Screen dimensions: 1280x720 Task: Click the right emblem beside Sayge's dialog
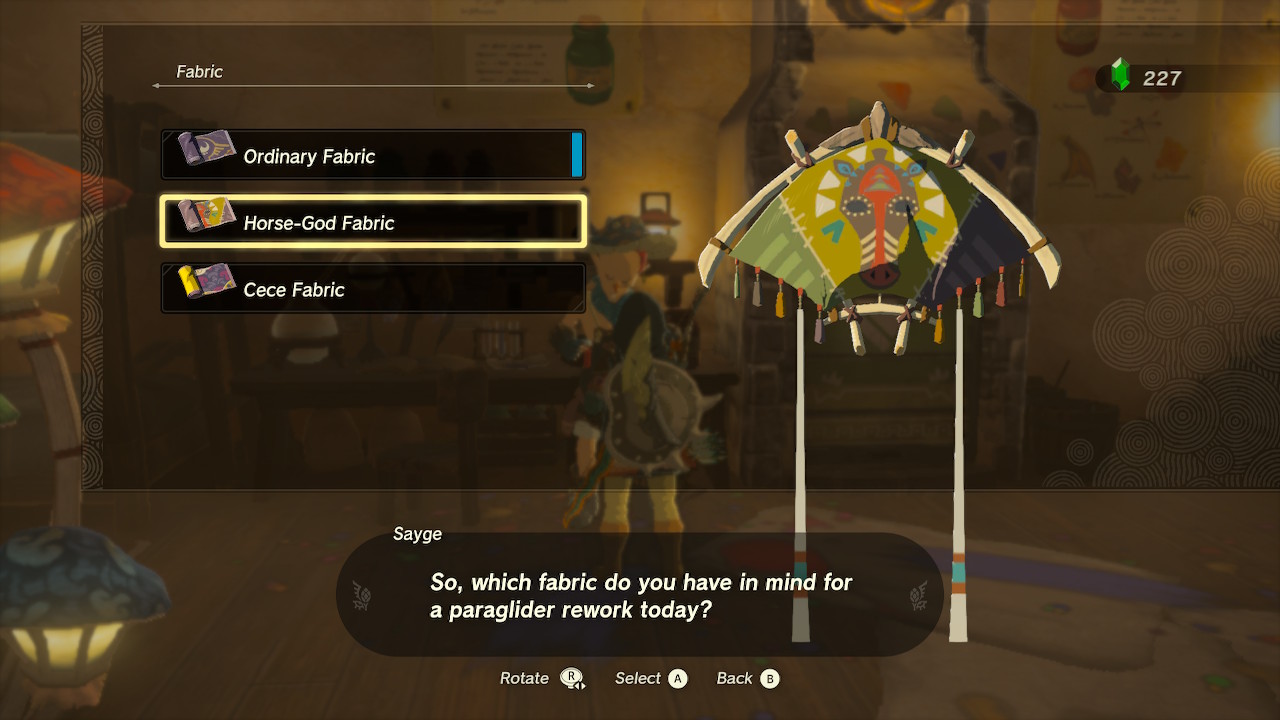(x=917, y=593)
